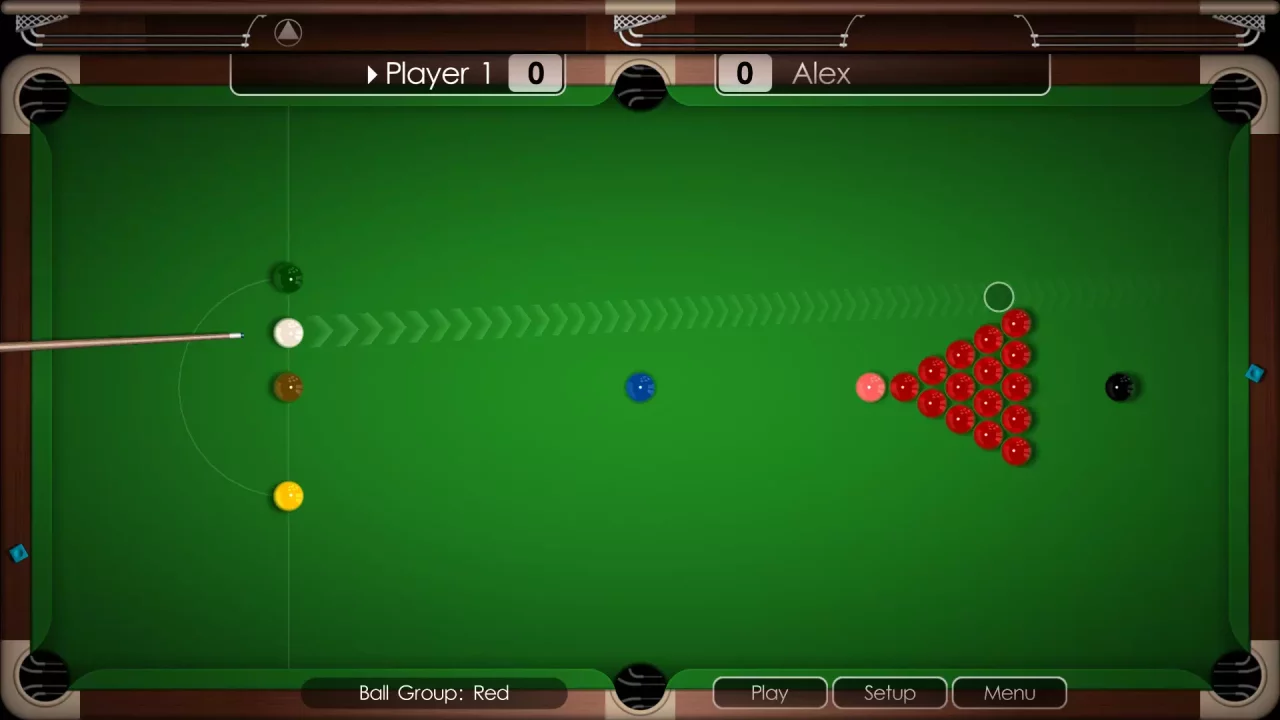This screenshot has height=720, width=1280.
Task: Click the black ball behind the rack
Action: [x=1120, y=387]
